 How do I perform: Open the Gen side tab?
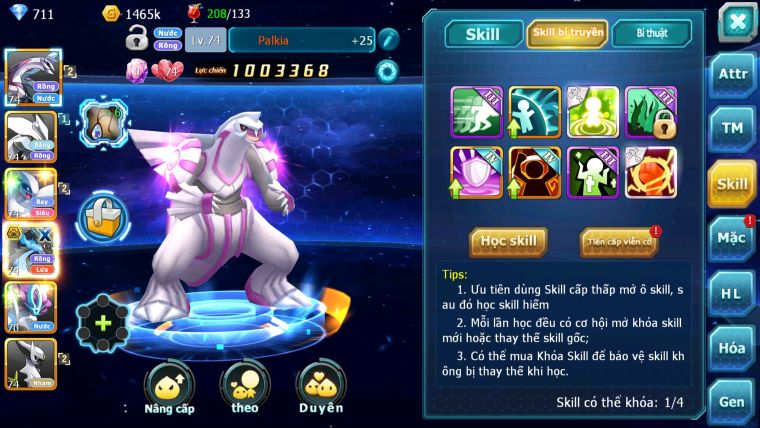click(x=732, y=401)
